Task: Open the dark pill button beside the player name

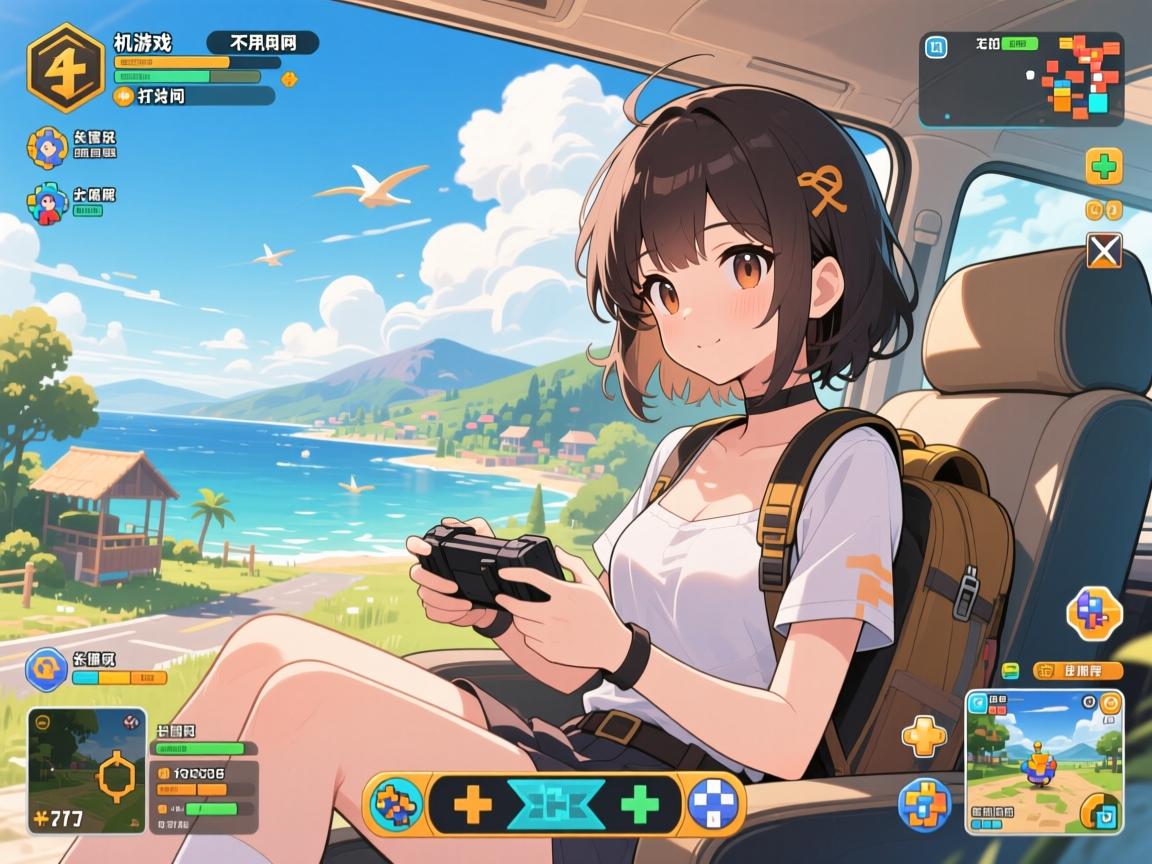Action: tap(262, 42)
